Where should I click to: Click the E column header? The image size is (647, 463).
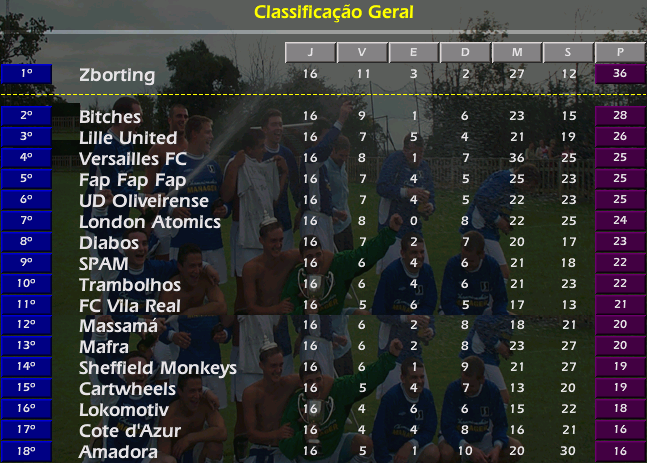pyautogui.click(x=413, y=52)
